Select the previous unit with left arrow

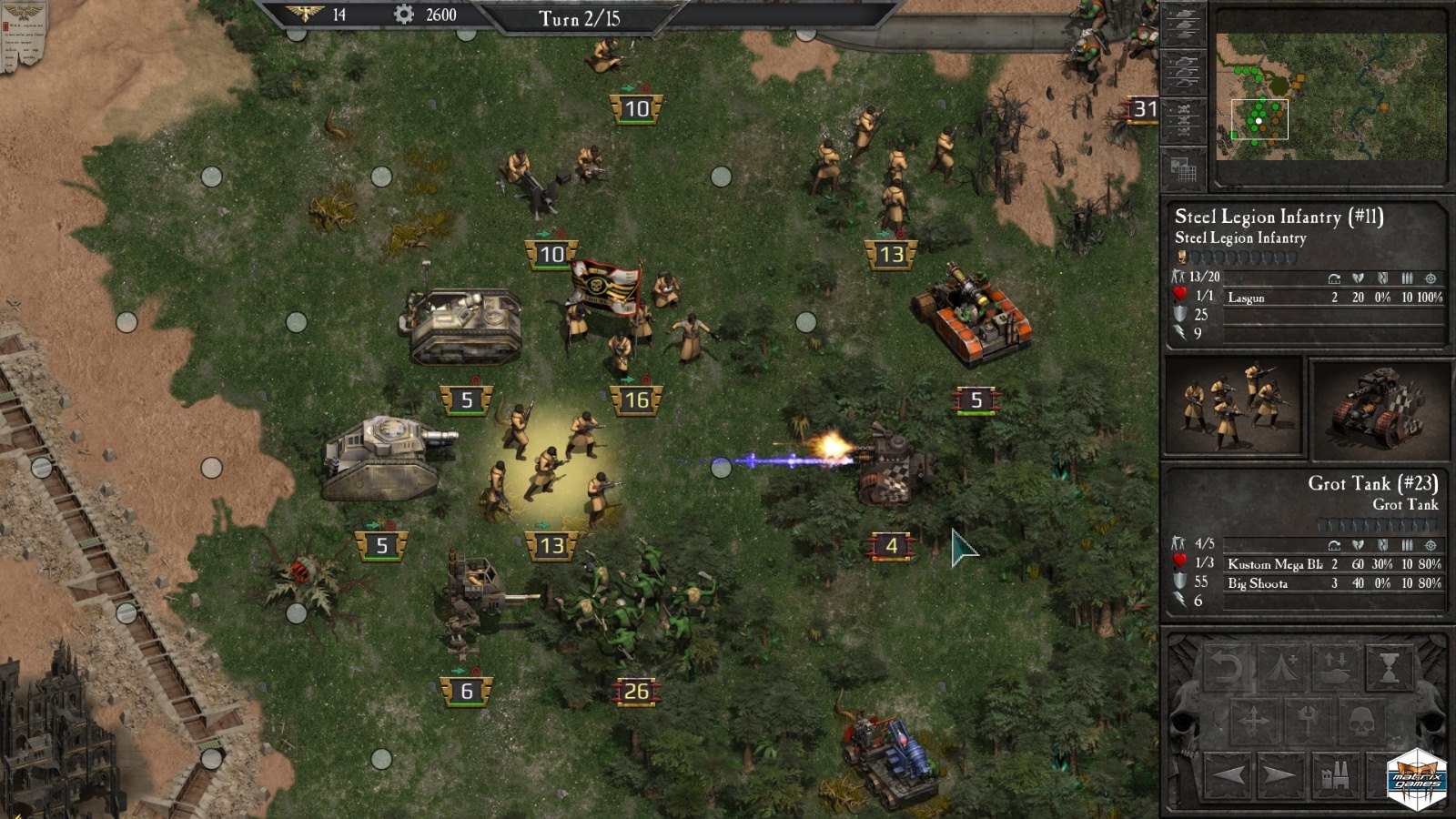point(1228,775)
